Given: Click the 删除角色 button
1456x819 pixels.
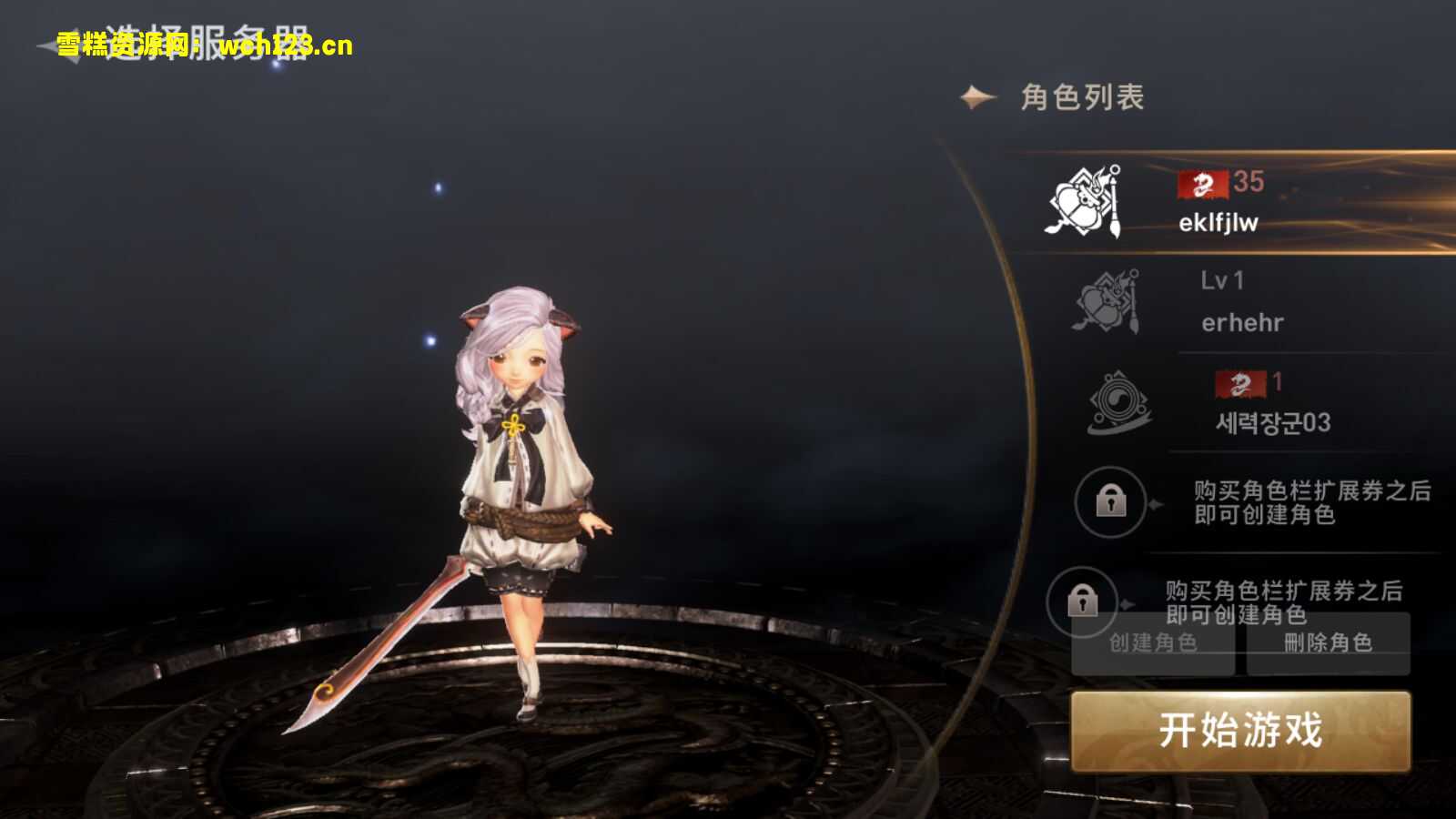Looking at the screenshot, I should (x=1329, y=644).
